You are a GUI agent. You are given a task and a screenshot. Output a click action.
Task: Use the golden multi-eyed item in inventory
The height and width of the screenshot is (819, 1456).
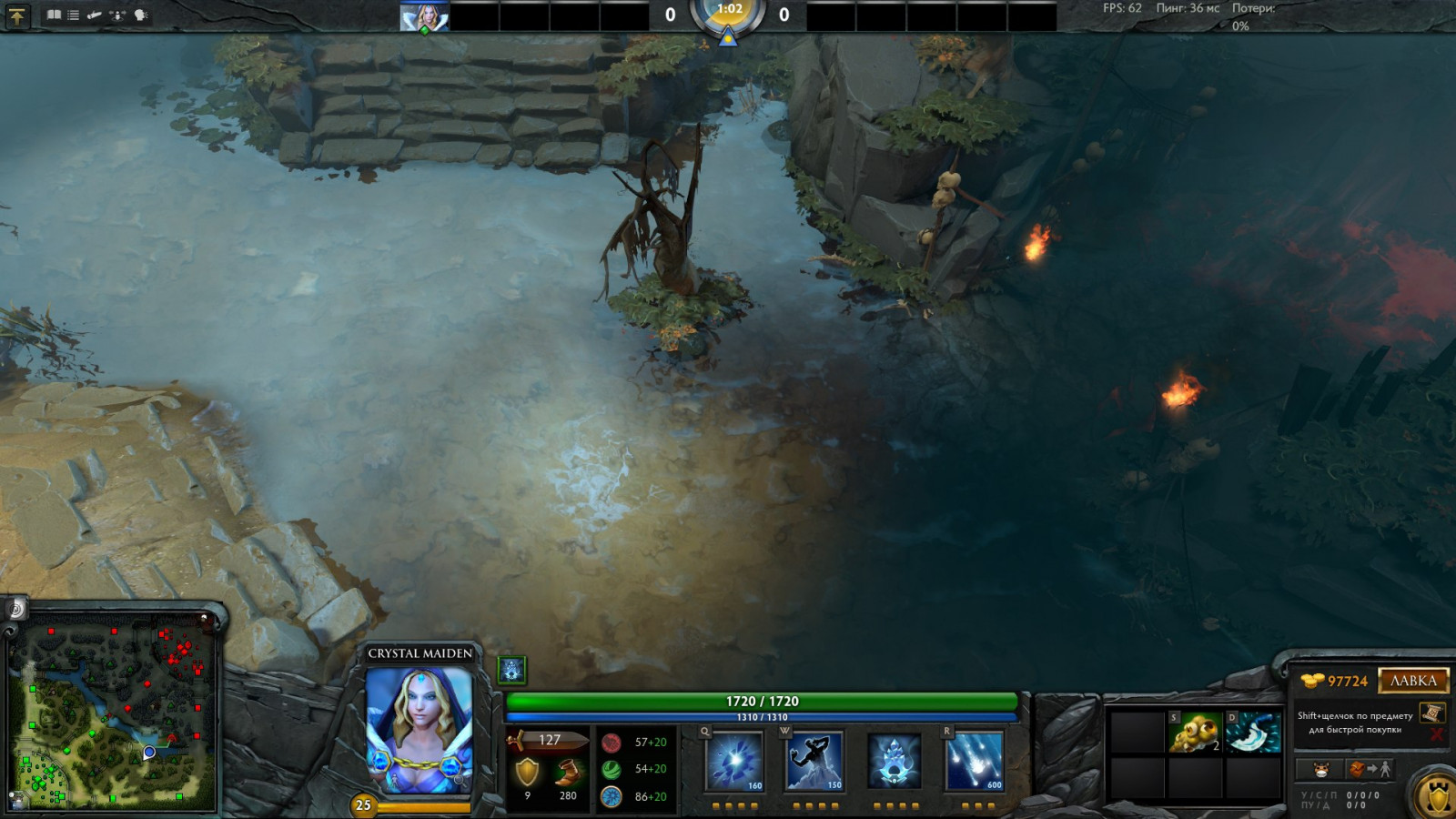tap(1194, 733)
